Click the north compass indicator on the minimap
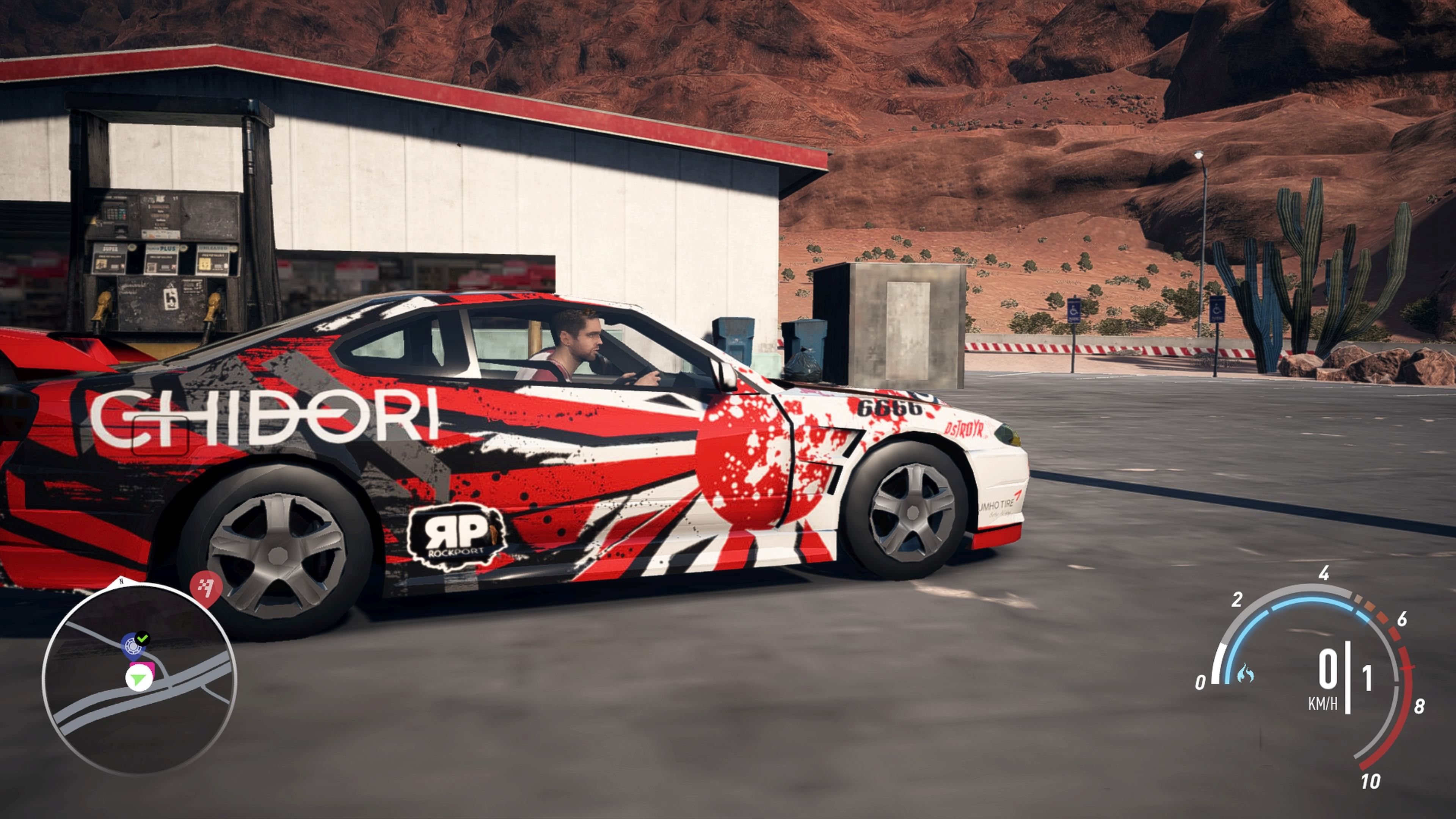The height and width of the screenshot is (819, 1456). (x=121, y=581)
